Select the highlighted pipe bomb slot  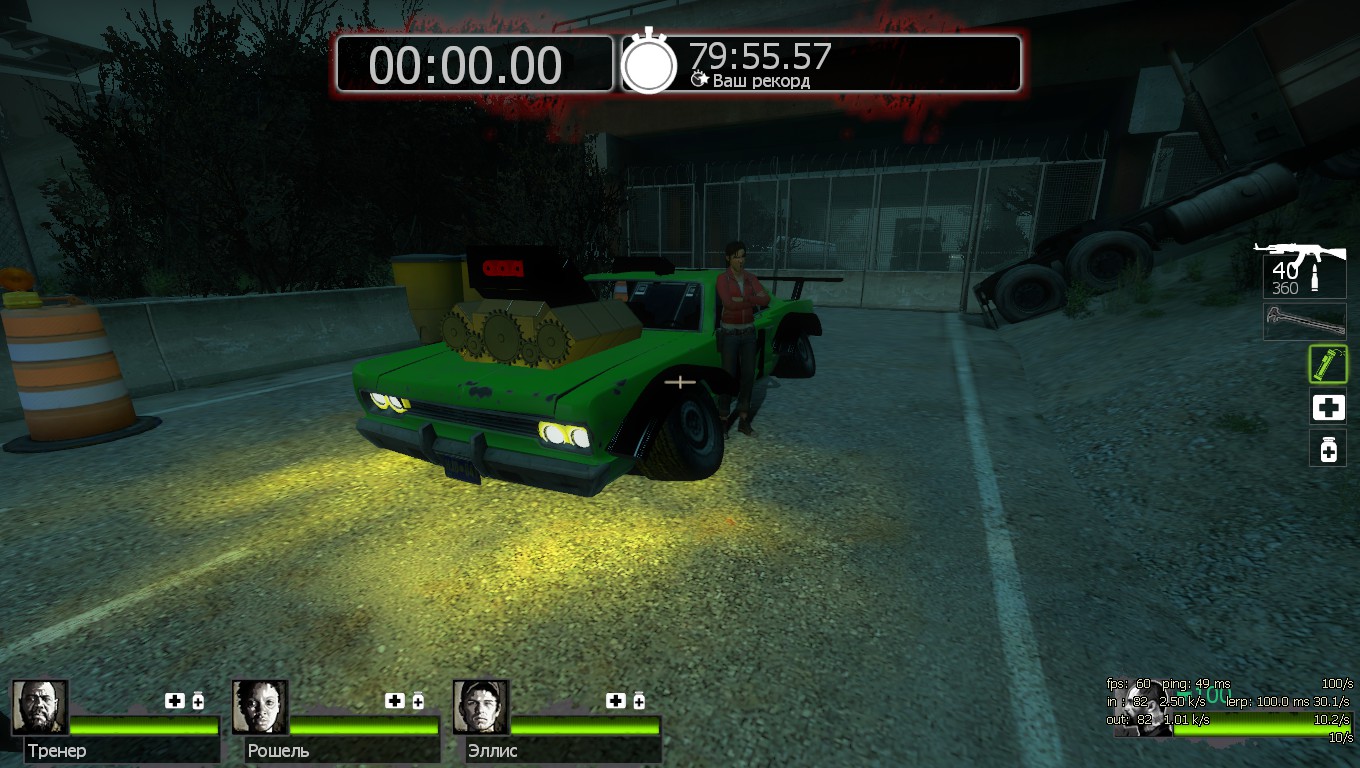1328,364
